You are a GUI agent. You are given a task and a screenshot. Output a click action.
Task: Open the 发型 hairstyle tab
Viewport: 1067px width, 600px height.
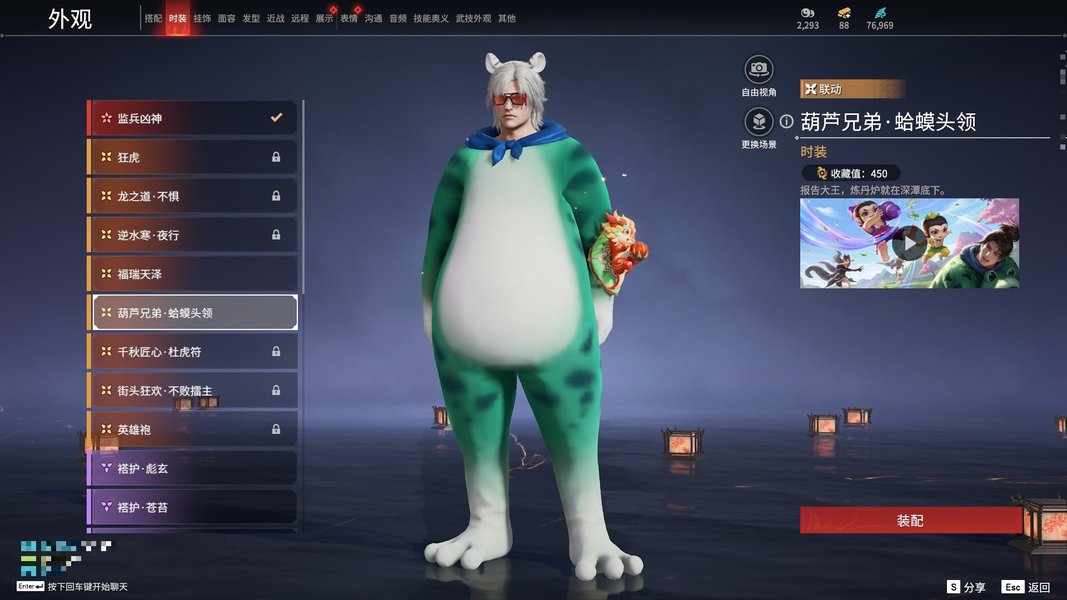[x=251, y=19]
